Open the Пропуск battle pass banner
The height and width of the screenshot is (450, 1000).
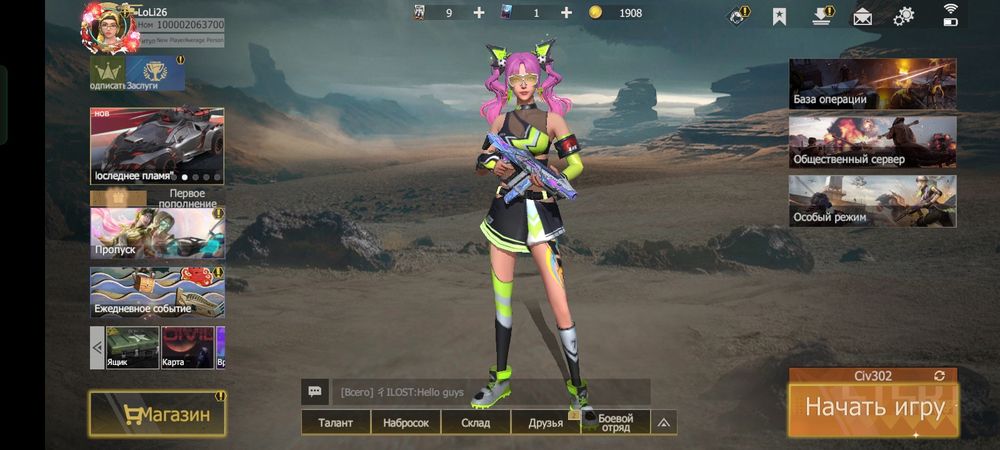tap(157, 234)
